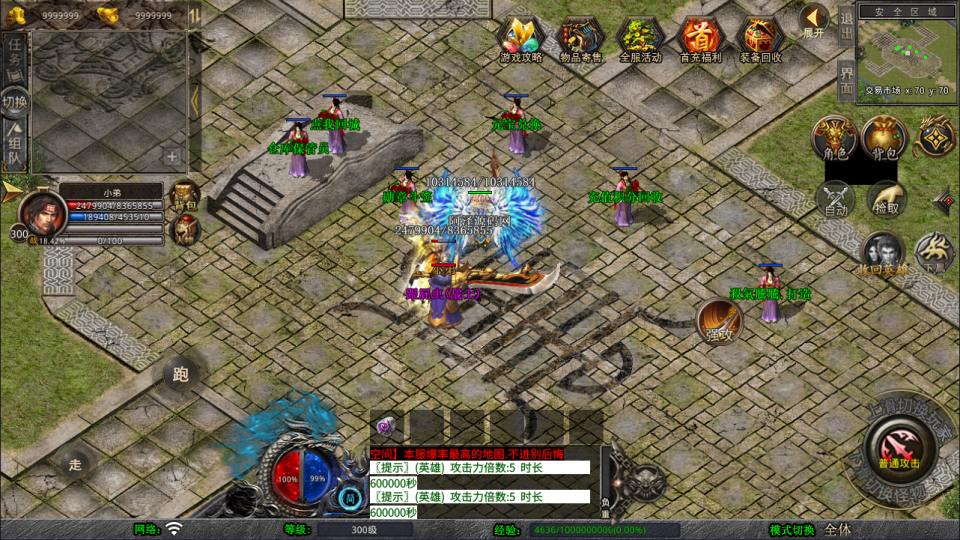Select the 组队 team tab
This screenshot has width=960, height=540.
pyautogui.click(x=14, y=147)
